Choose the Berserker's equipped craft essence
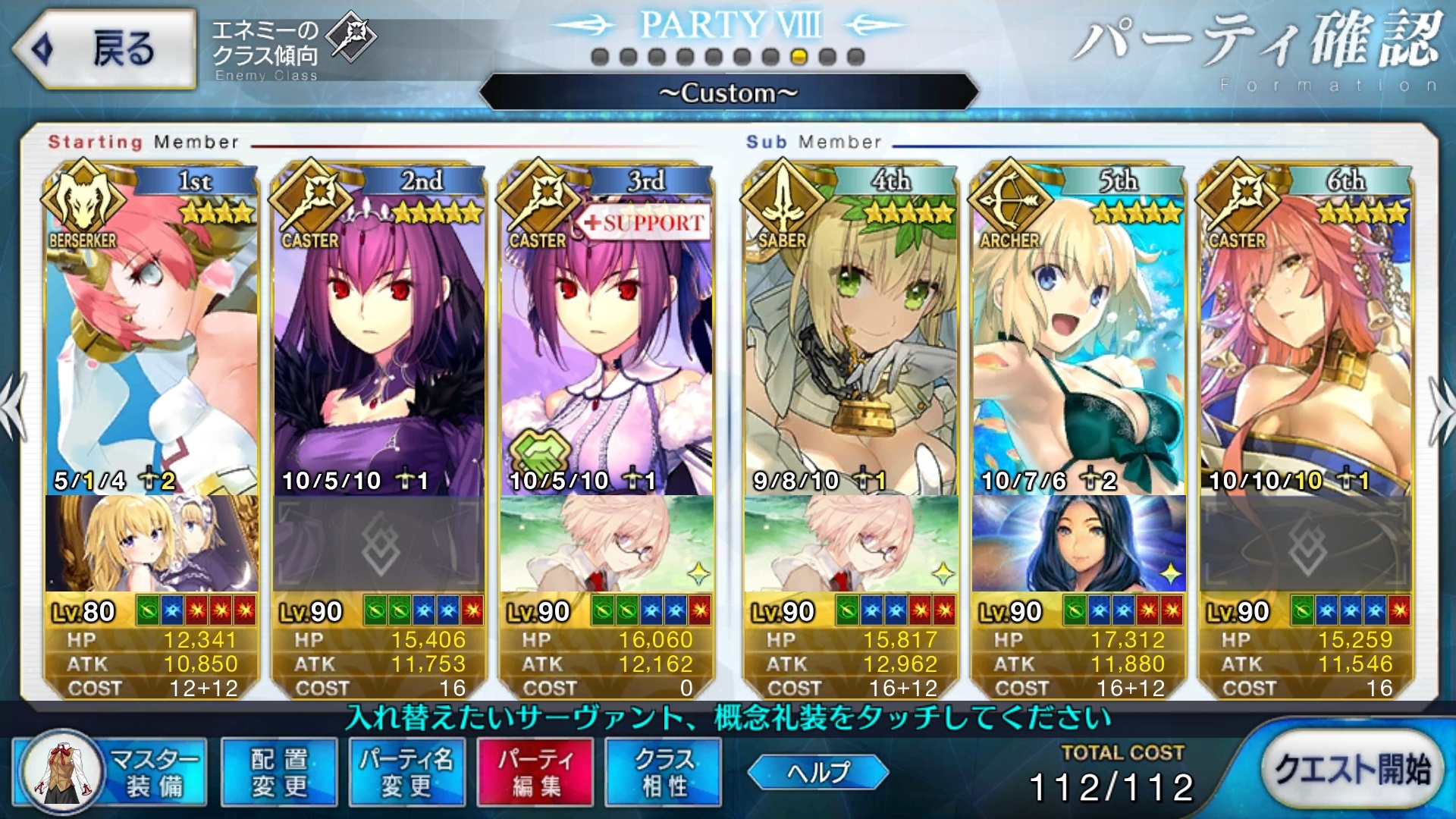 click(152, 544)
